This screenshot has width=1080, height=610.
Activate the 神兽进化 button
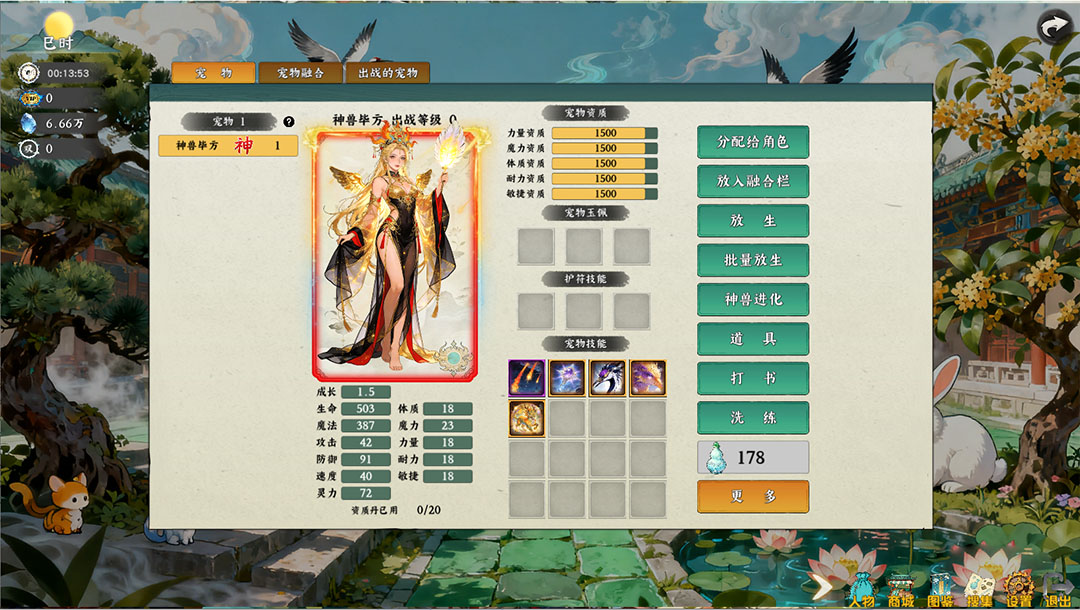(x=752, y=299)
